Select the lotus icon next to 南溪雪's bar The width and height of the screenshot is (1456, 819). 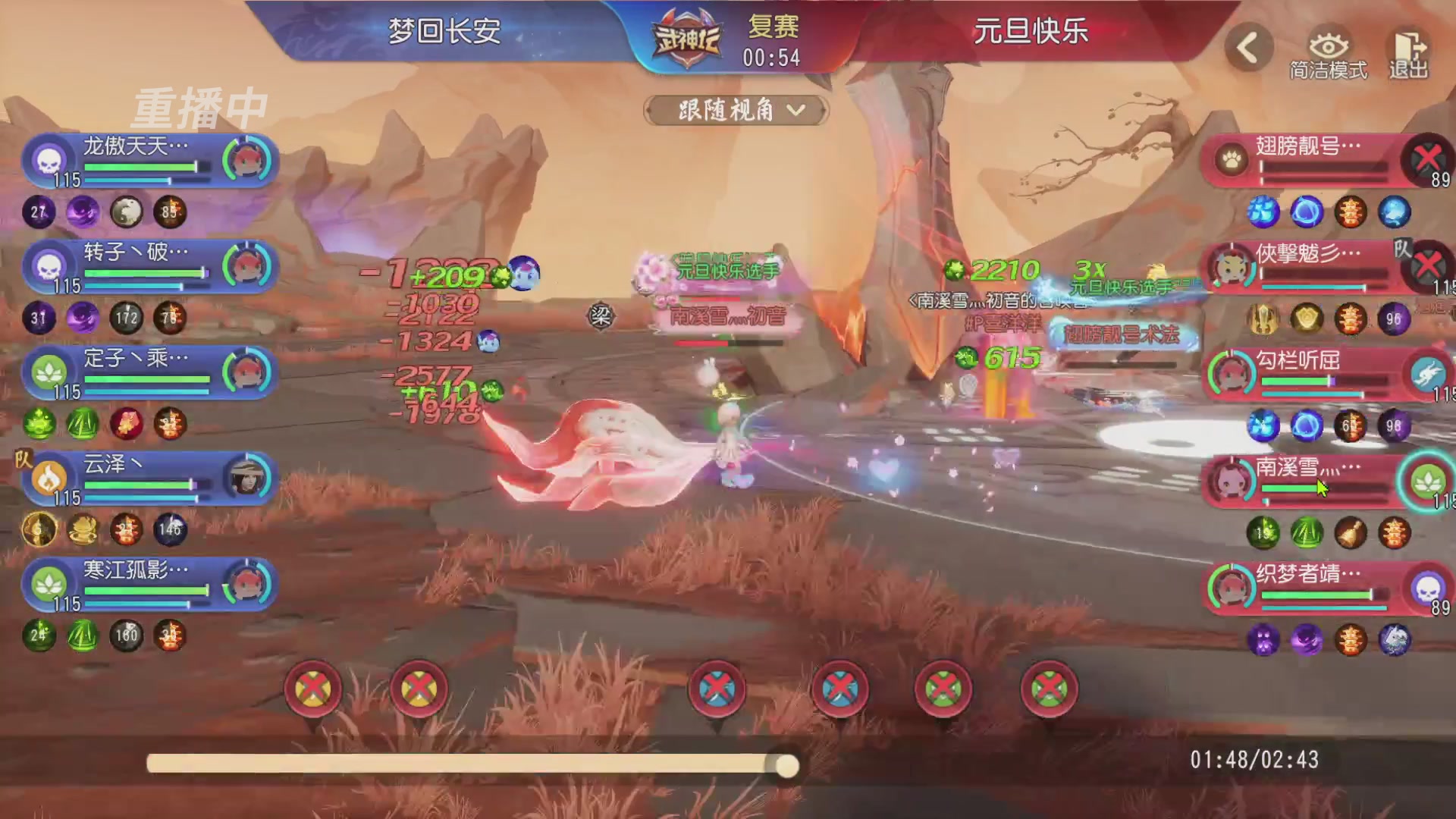click(1429, 478)
